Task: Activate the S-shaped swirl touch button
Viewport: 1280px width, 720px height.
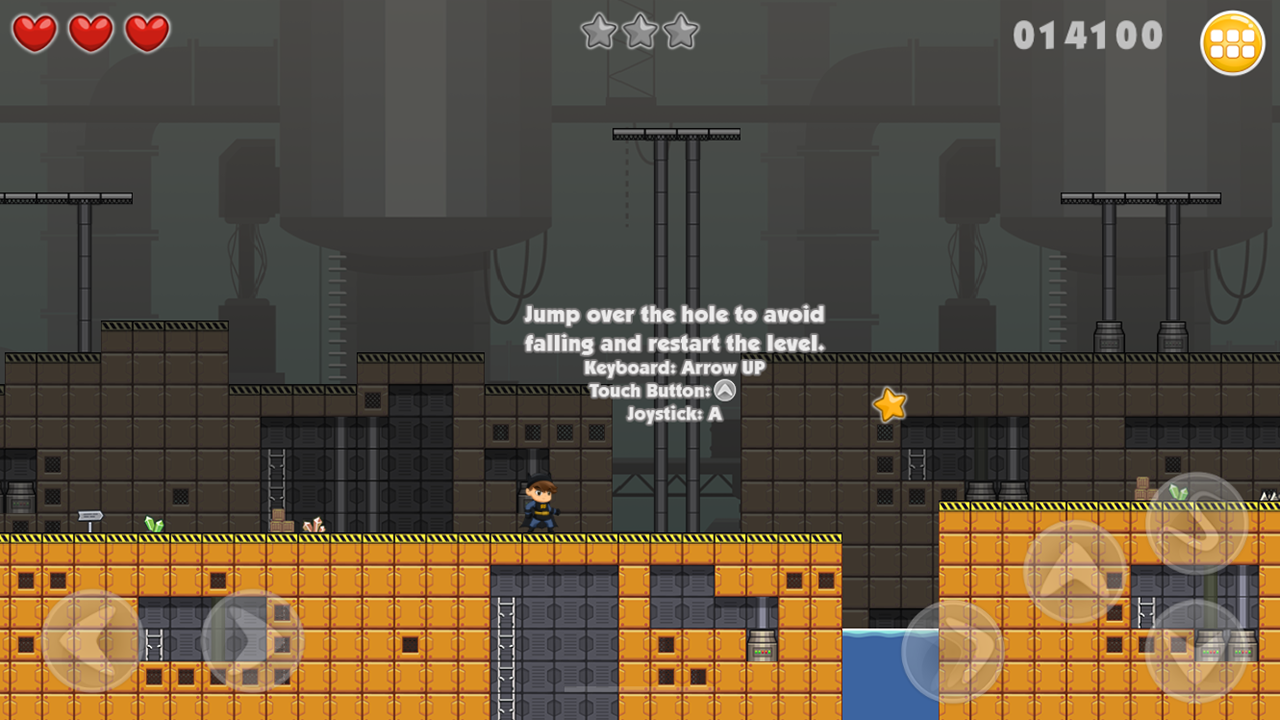Action: [x=1196, y=523]
